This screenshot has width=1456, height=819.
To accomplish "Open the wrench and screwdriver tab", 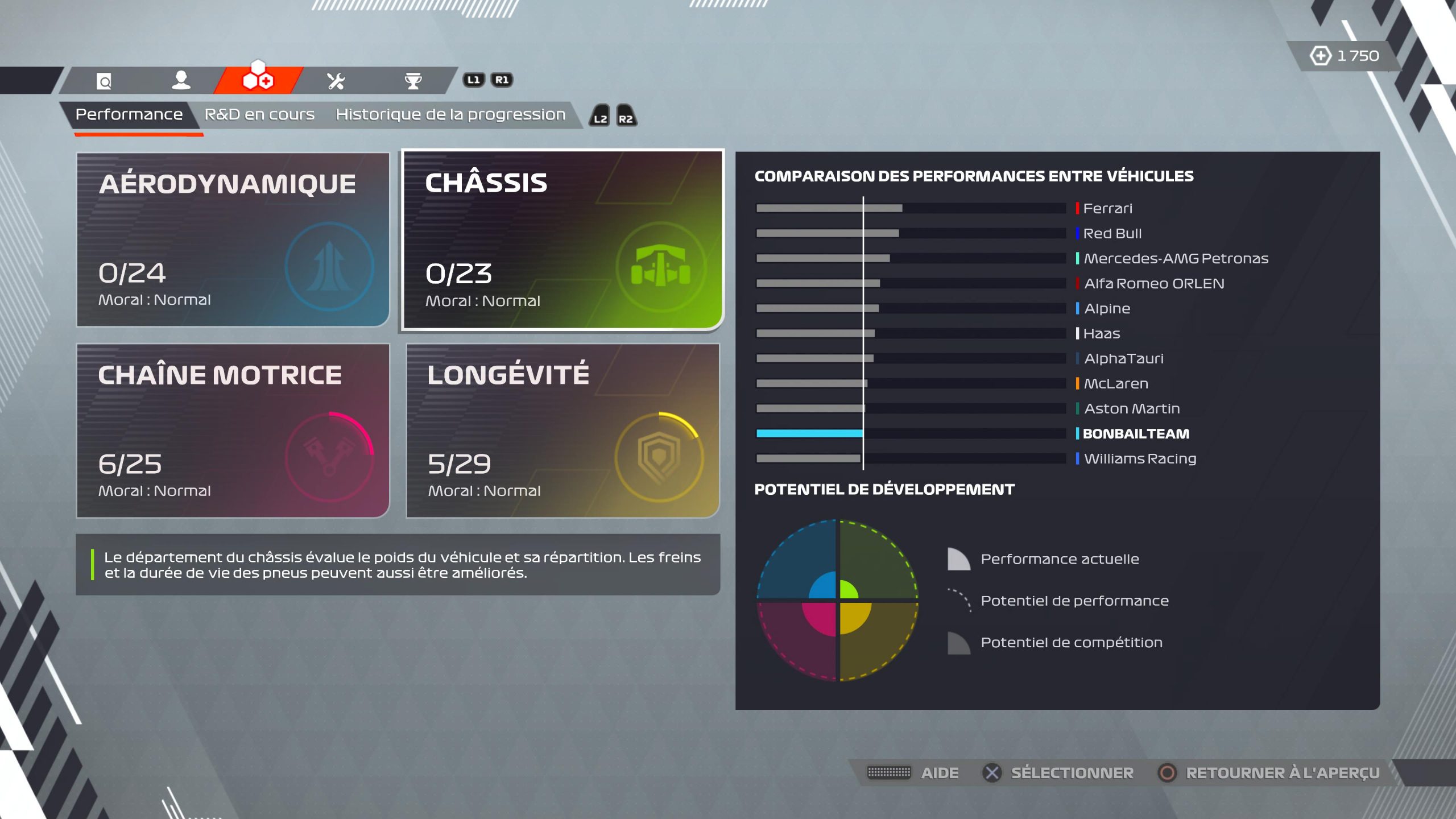I will 336,81.
